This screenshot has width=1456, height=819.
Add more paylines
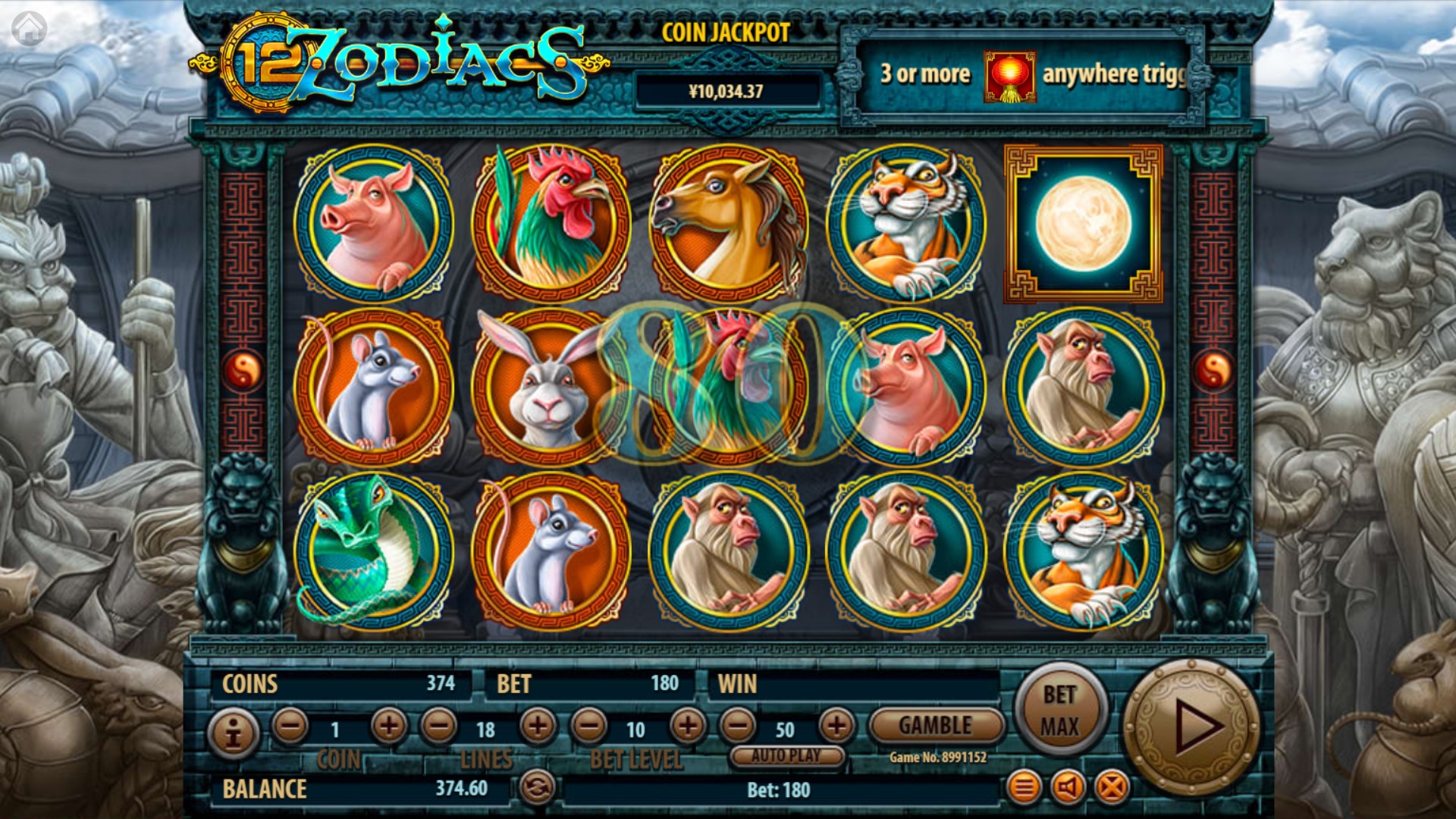538,726
